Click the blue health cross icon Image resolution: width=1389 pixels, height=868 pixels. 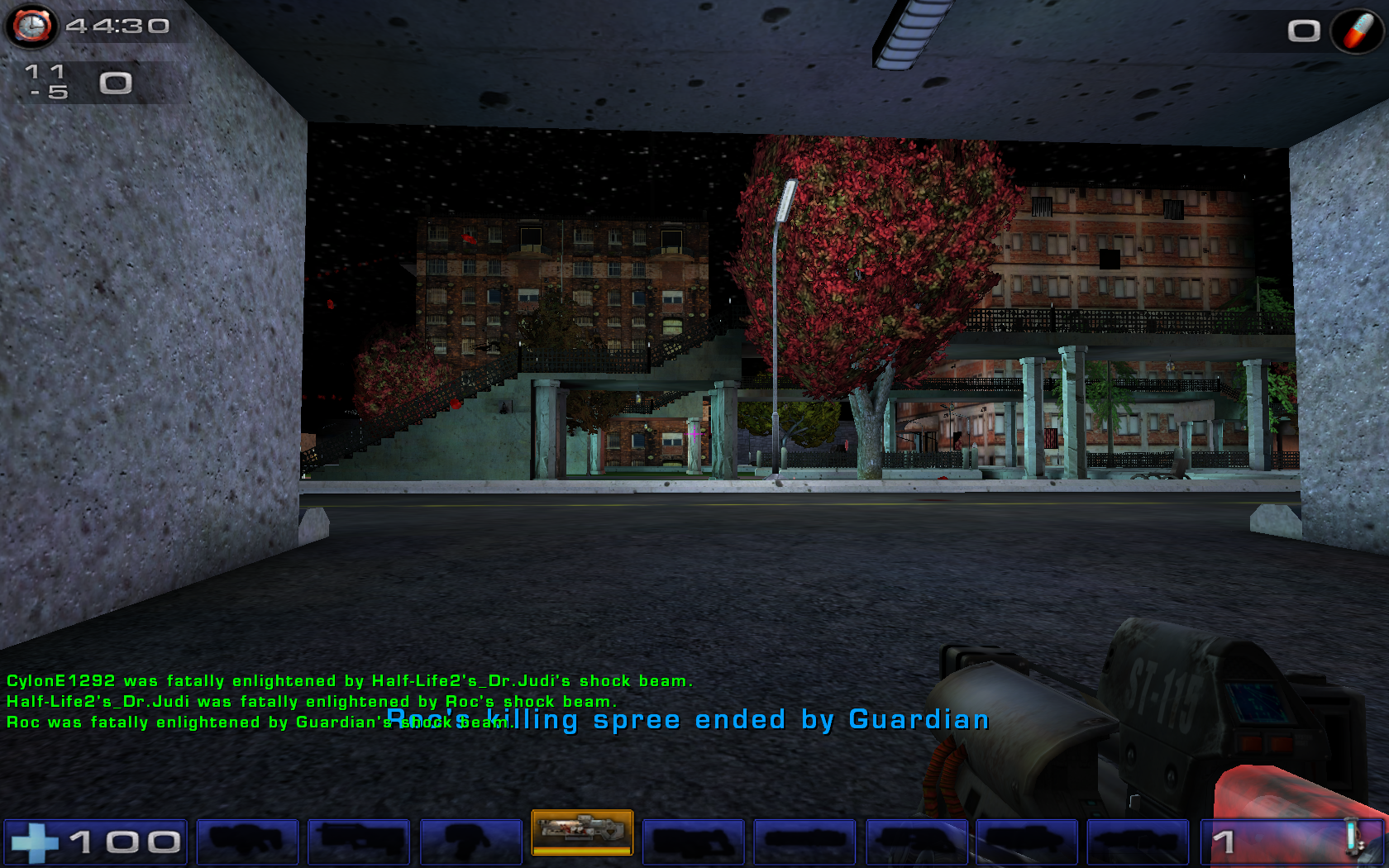(39, 840)
